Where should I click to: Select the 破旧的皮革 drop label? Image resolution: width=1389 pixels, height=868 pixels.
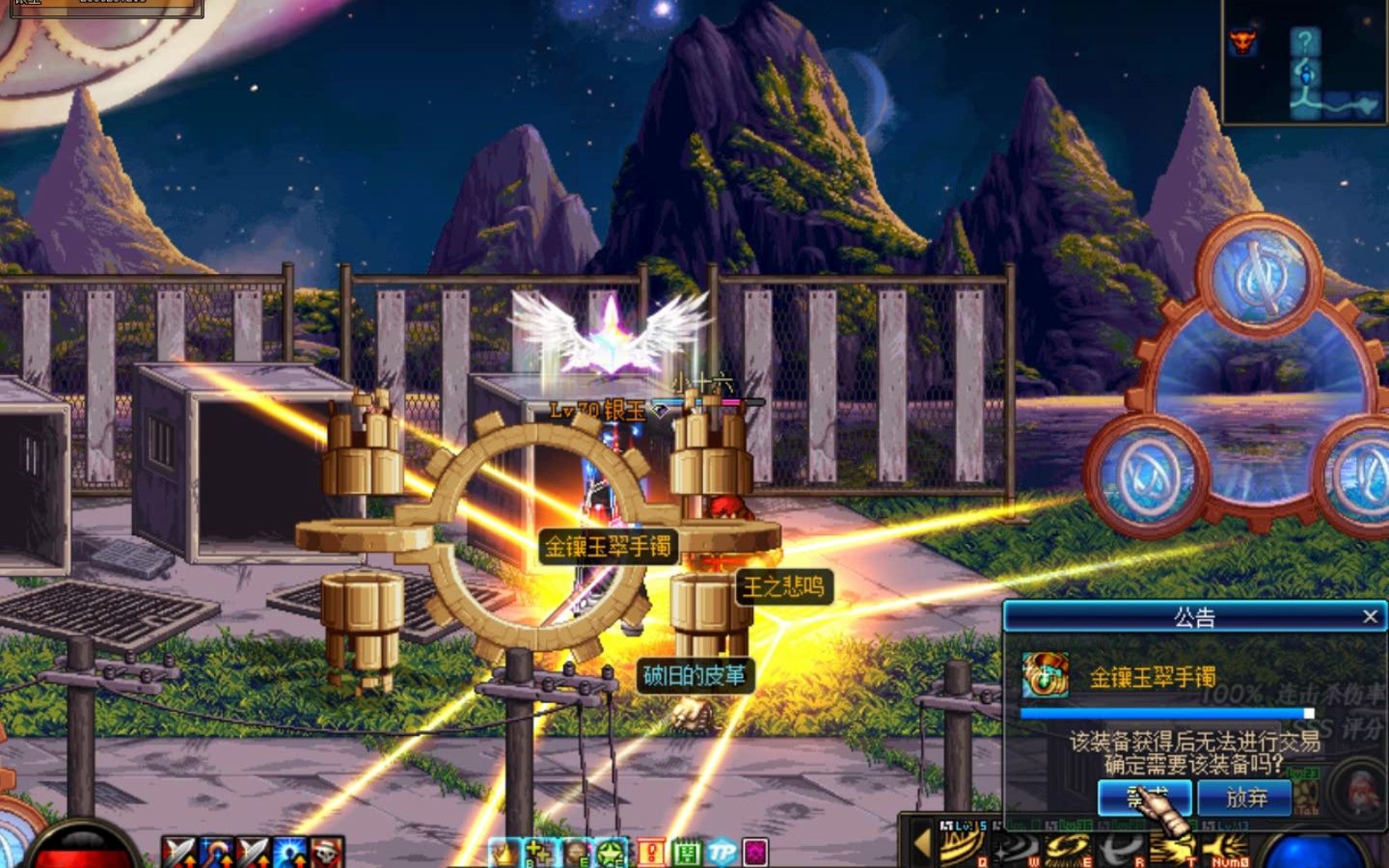694,675
